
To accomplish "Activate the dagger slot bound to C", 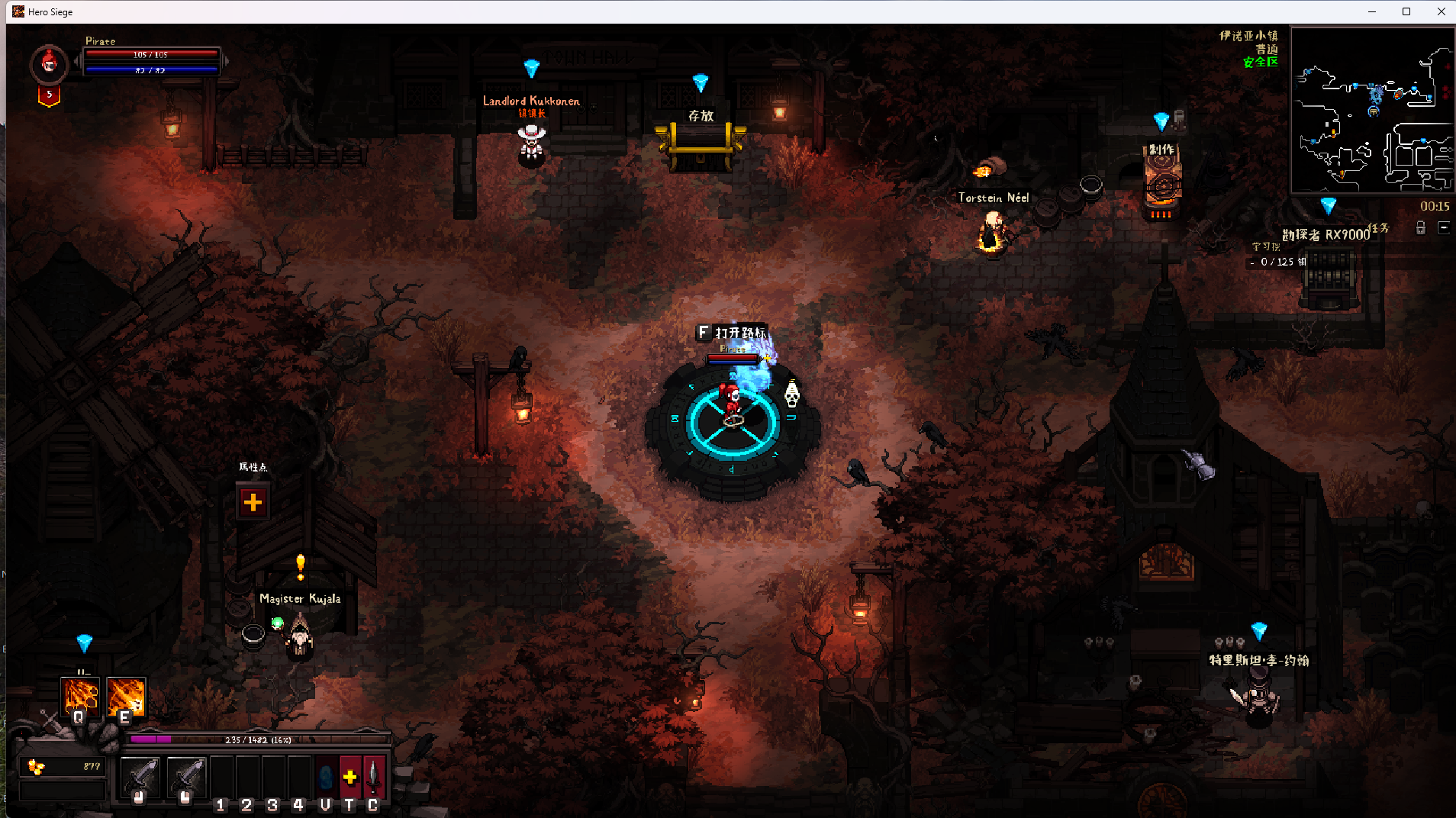I will coord(373,777).
